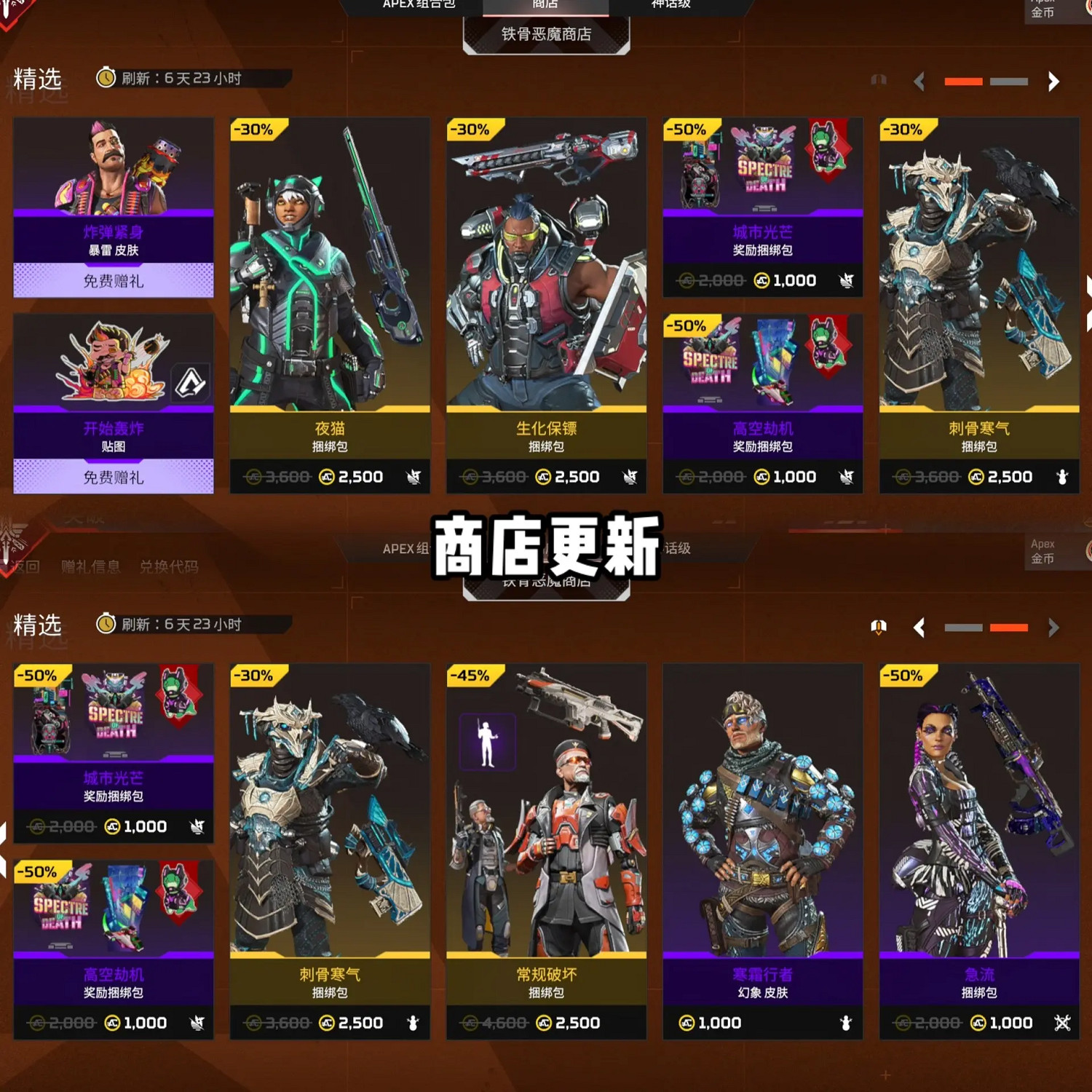Toggle the gift icon on 城市光芒 bundle price
Image resolution: width=1092 pixels, height=1092 pixels.
(x=846, y=280)
